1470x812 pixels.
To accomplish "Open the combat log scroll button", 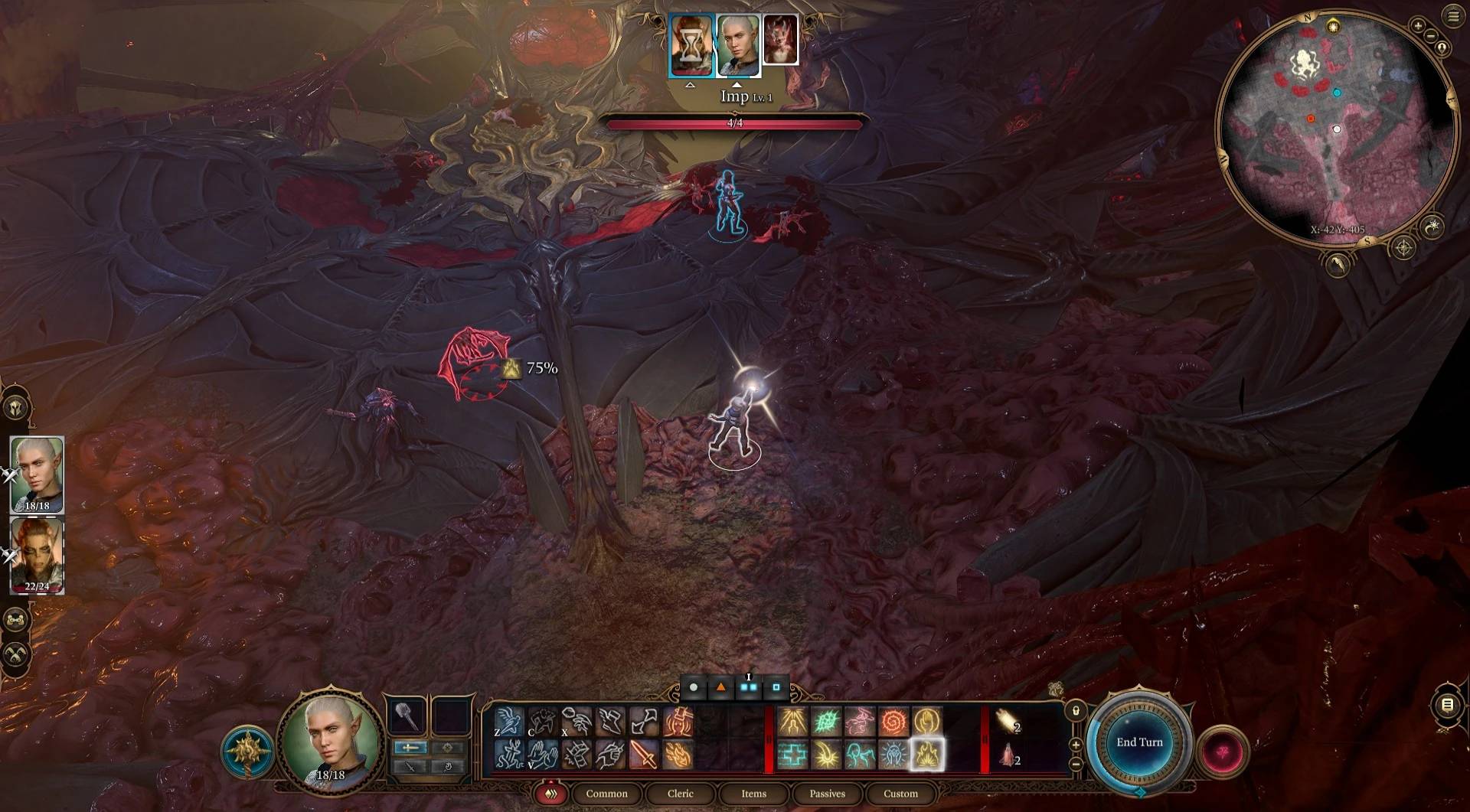I will click(x=1447, y=705).
